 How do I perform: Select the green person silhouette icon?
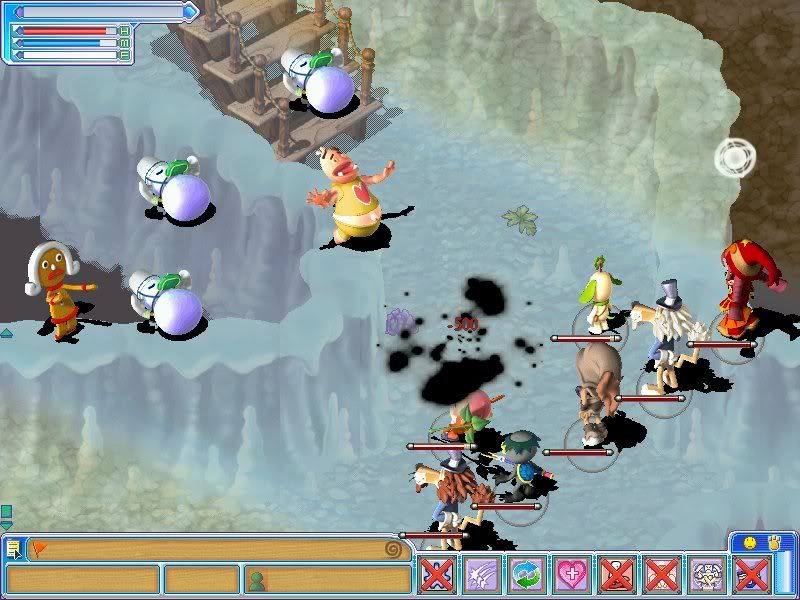click(x=256, y=579)
